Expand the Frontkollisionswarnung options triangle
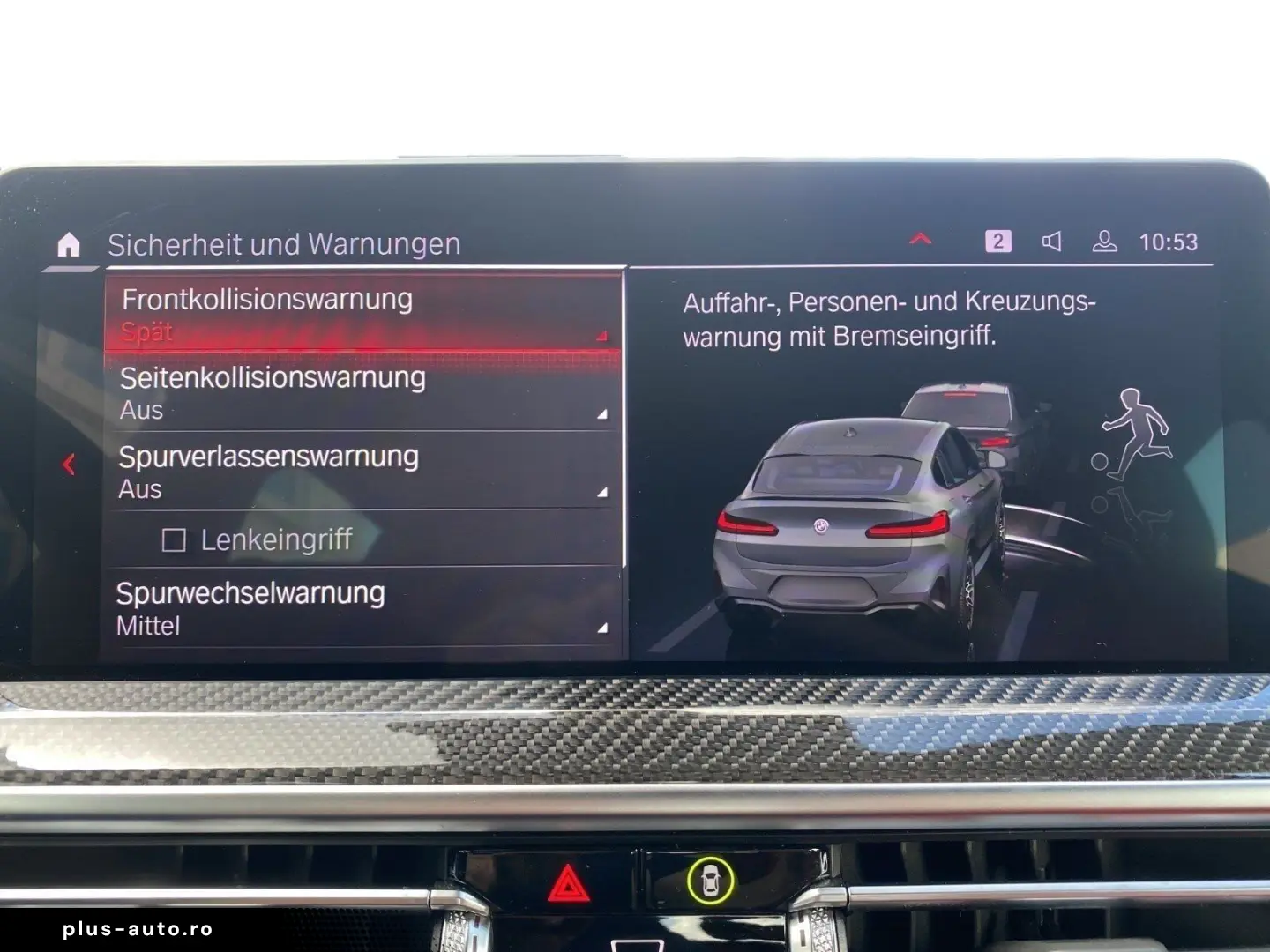Screen dimensions: 1270x952 (x=602, y=335)
